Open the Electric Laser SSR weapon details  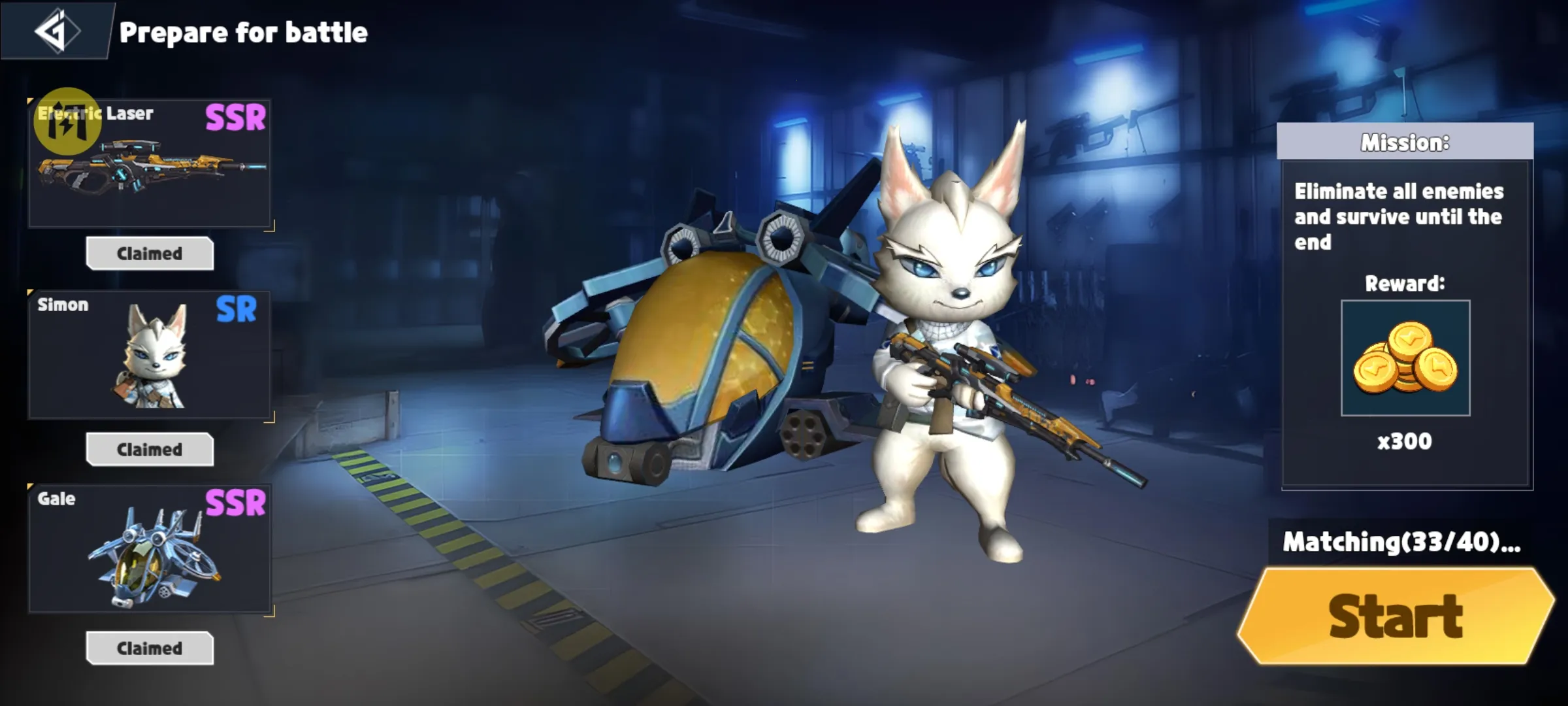coord(149,163)
